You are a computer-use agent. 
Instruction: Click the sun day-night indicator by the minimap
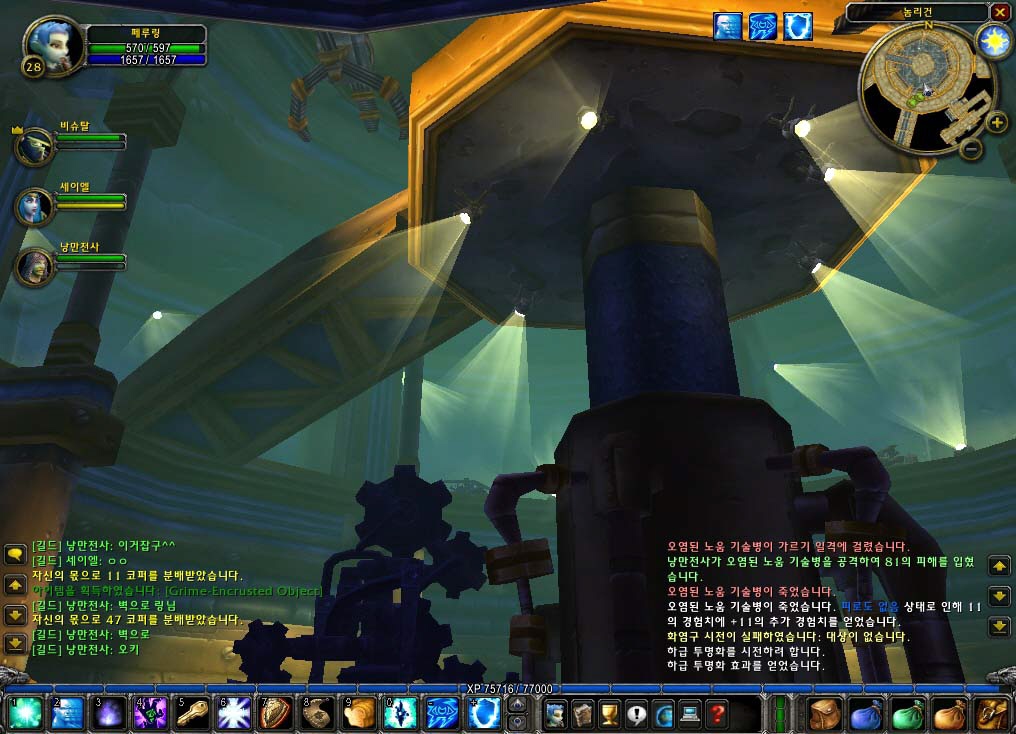point(993,41)
